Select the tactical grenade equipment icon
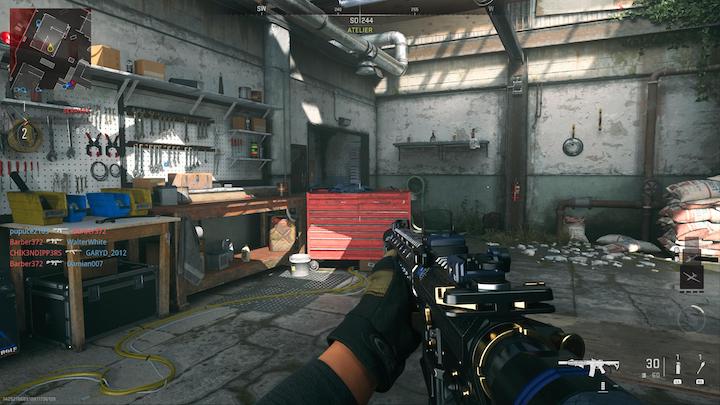This screenshot has height=405, width=720. point(678,368)
